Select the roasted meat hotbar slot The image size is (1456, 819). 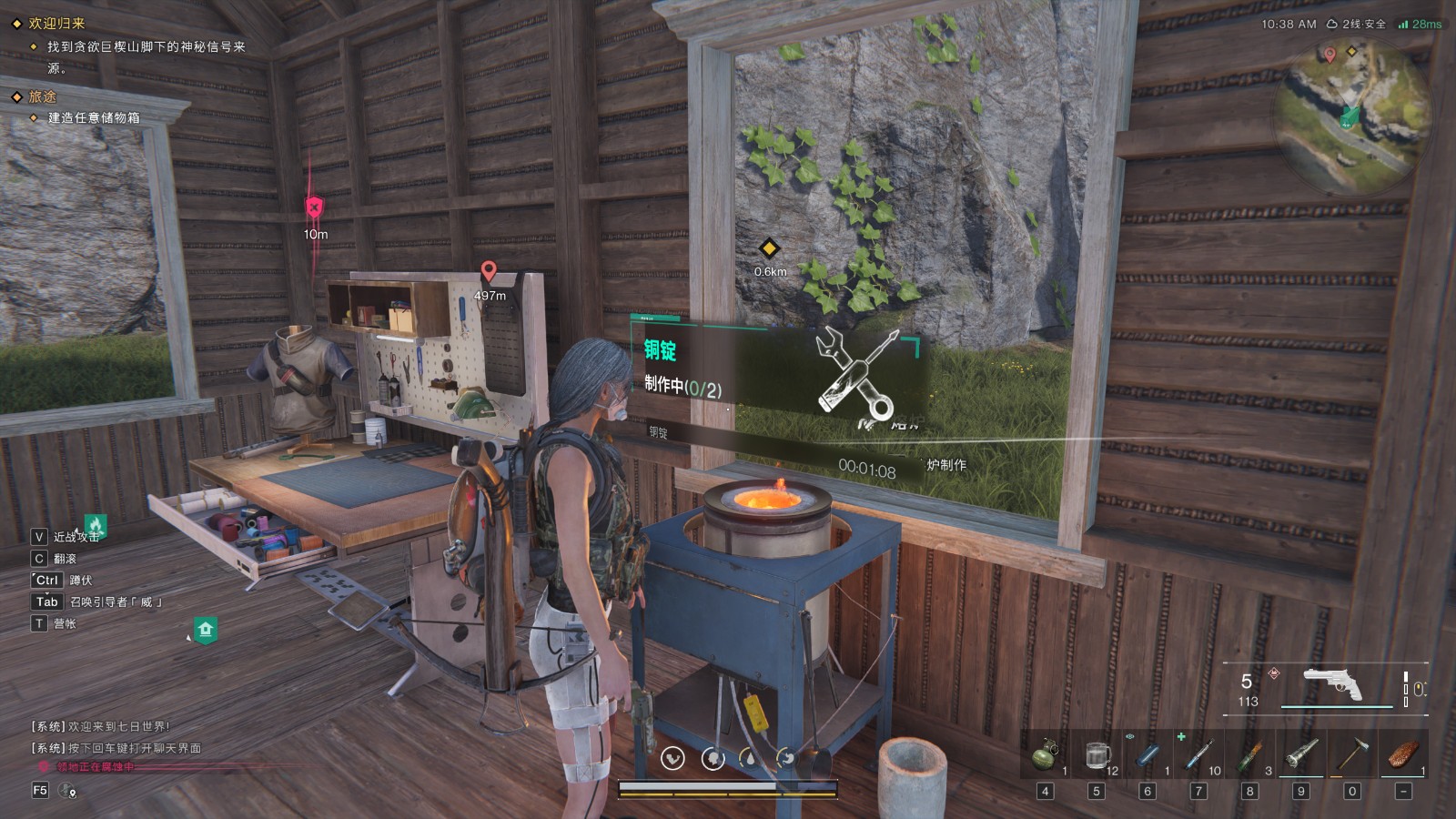(1403, 755)
